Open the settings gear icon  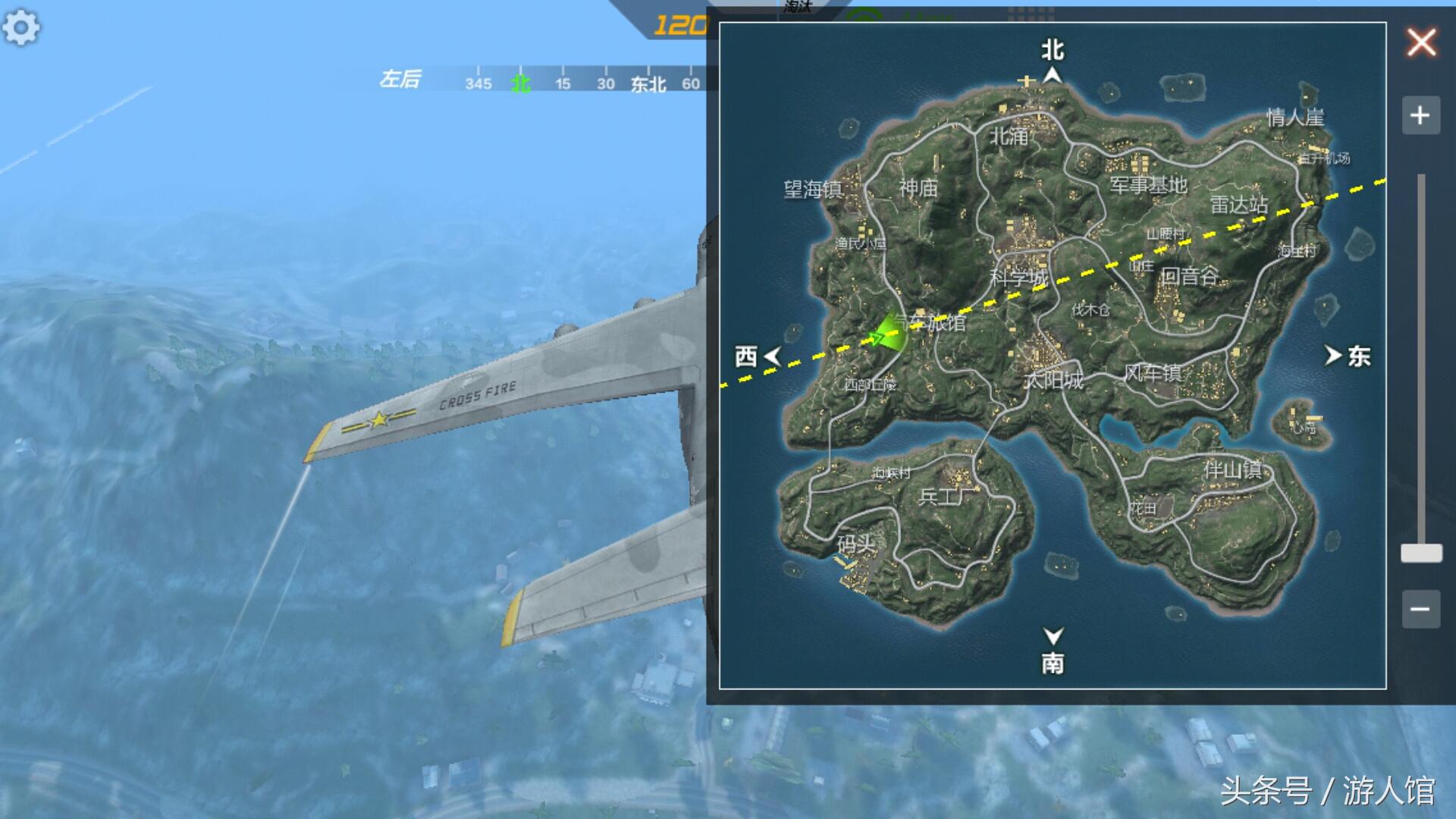coord(20,28)
